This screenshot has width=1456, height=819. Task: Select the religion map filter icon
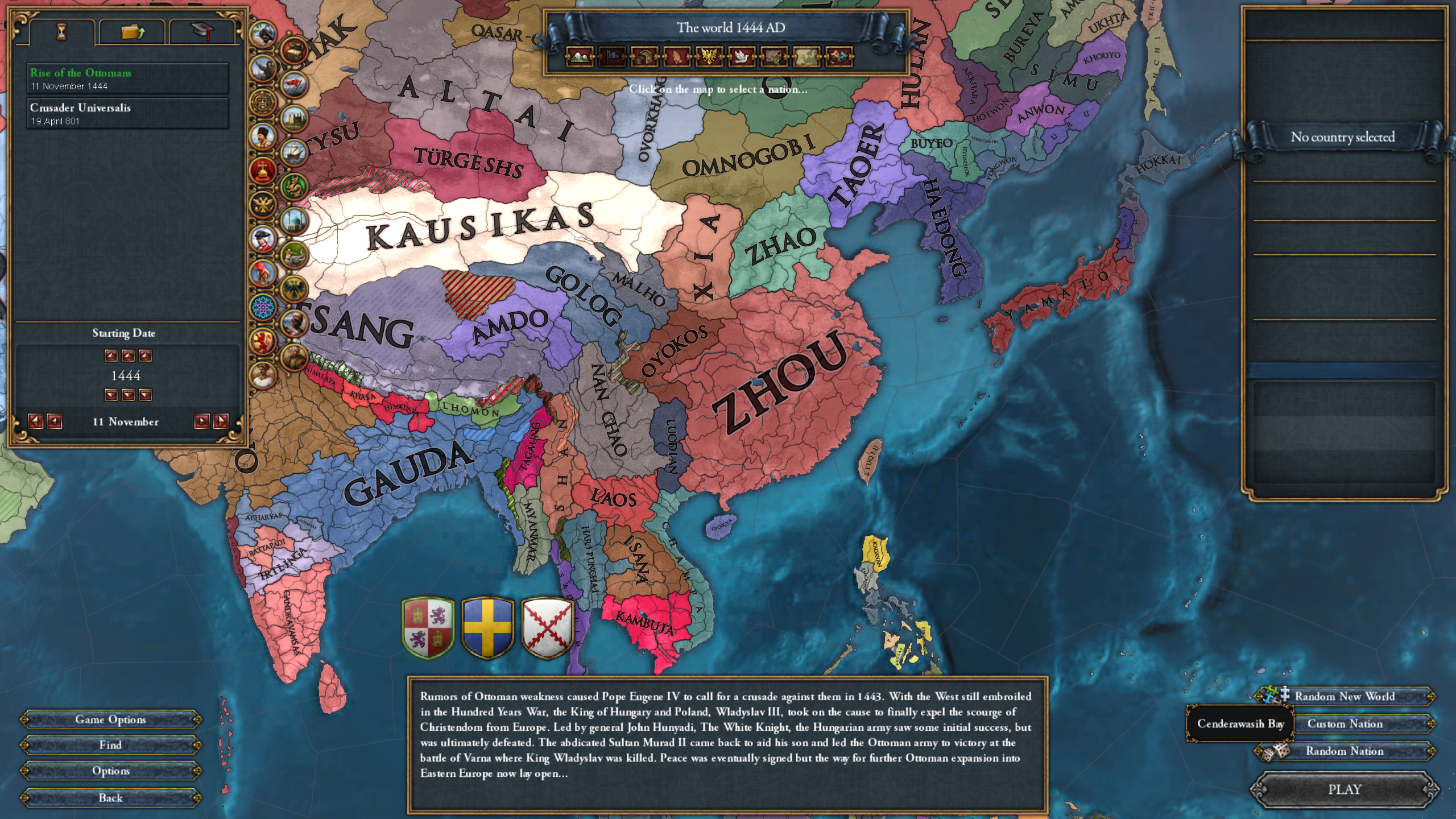pos(677,57)
